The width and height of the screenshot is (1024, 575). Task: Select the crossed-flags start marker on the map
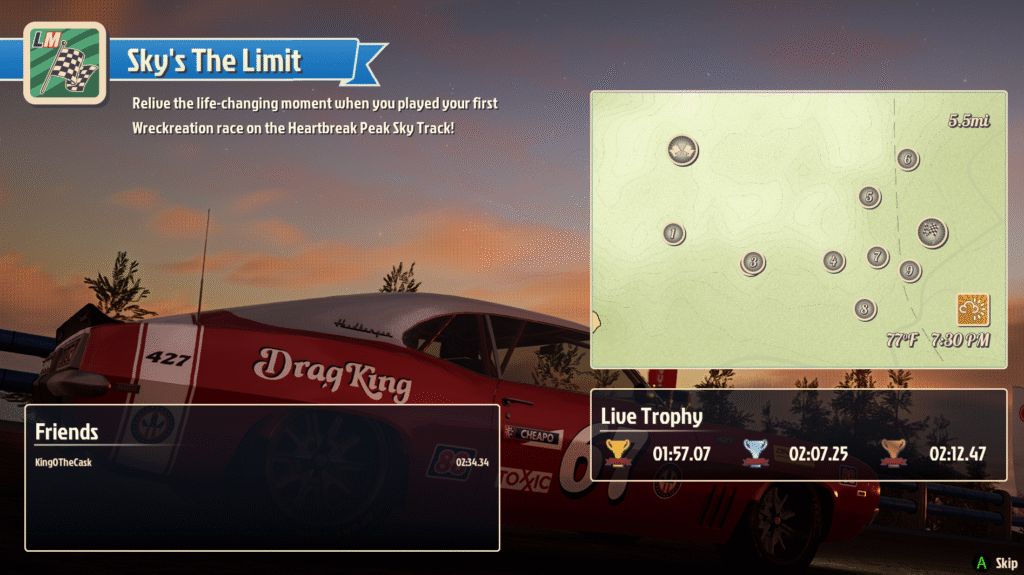coord(683,151)
